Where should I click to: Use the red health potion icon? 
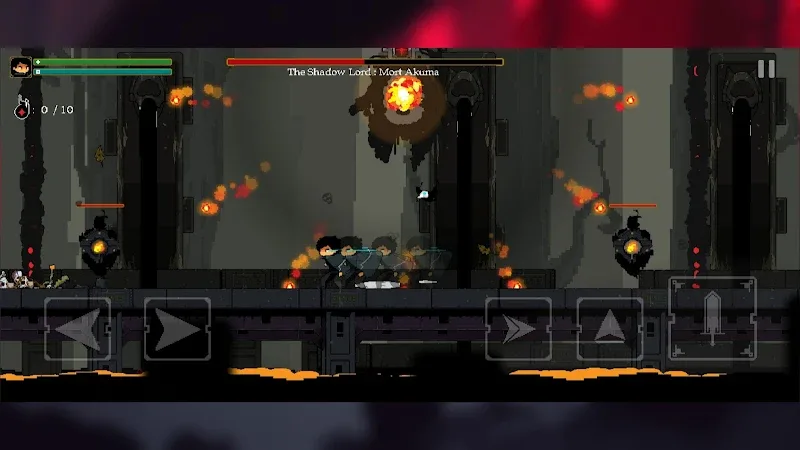(21, 108)
